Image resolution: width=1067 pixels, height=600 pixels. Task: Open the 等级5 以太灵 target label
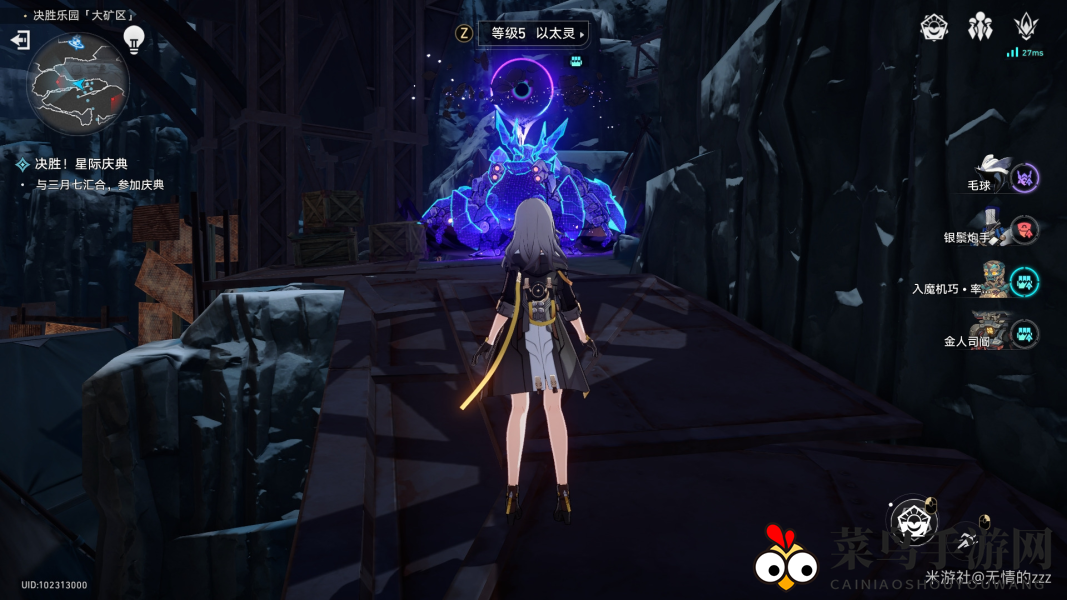point(533,33)
